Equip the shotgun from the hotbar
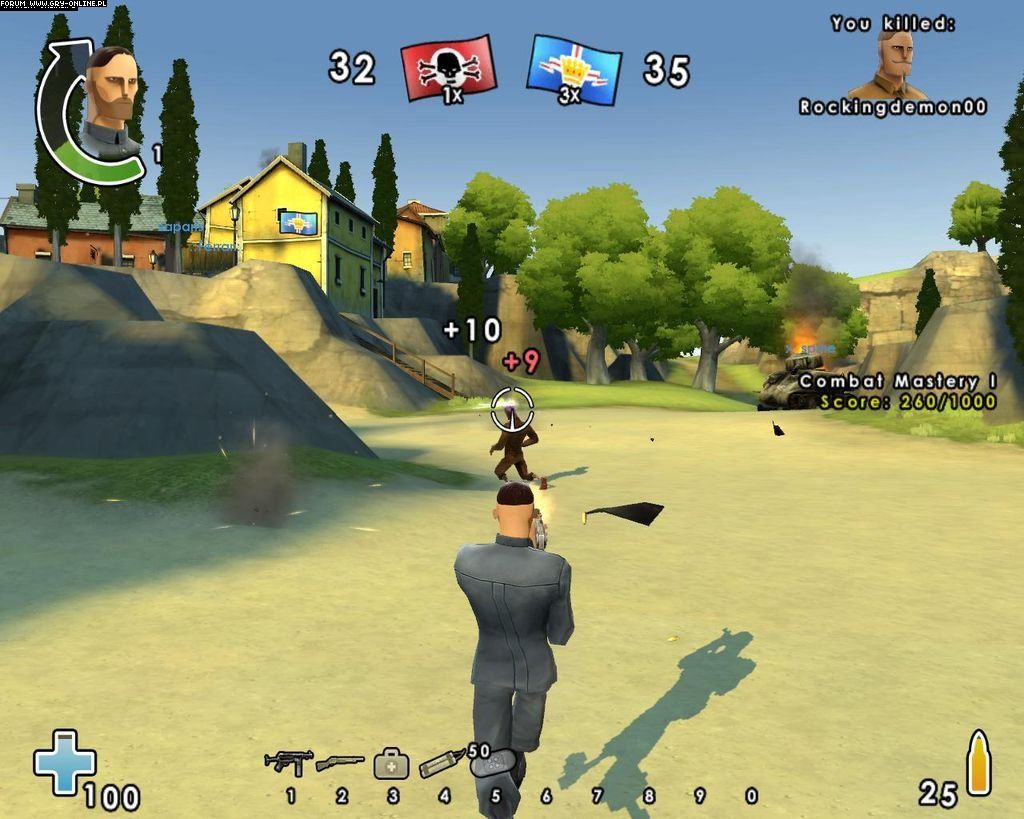This screenshot has width=1024, height=819. 340,763
